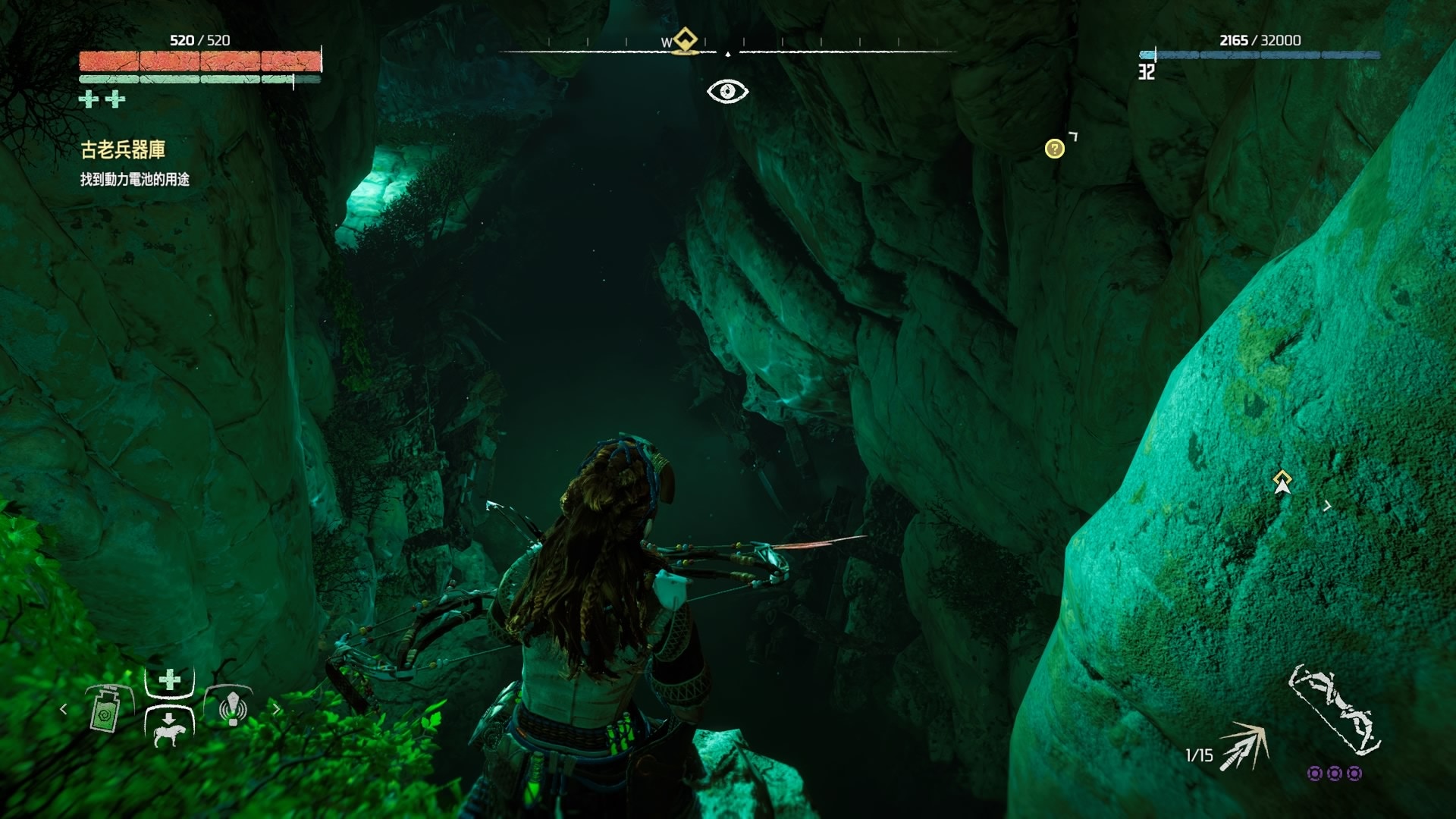This screenshot has height=819, width=1456.
Task: Select the yellow quest waypoint marker
Action: point(1282,481)
